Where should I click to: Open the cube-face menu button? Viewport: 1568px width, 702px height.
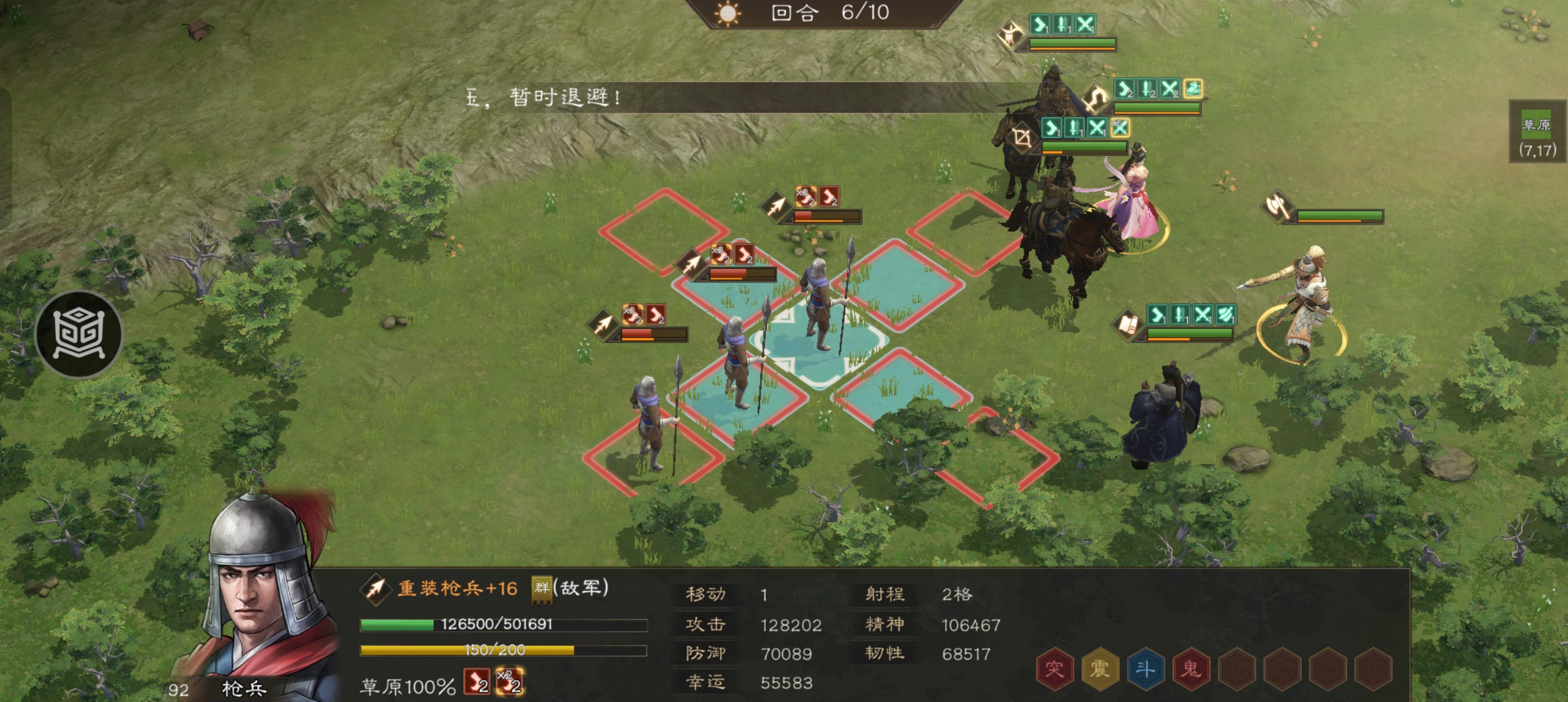tap(79, 334)
